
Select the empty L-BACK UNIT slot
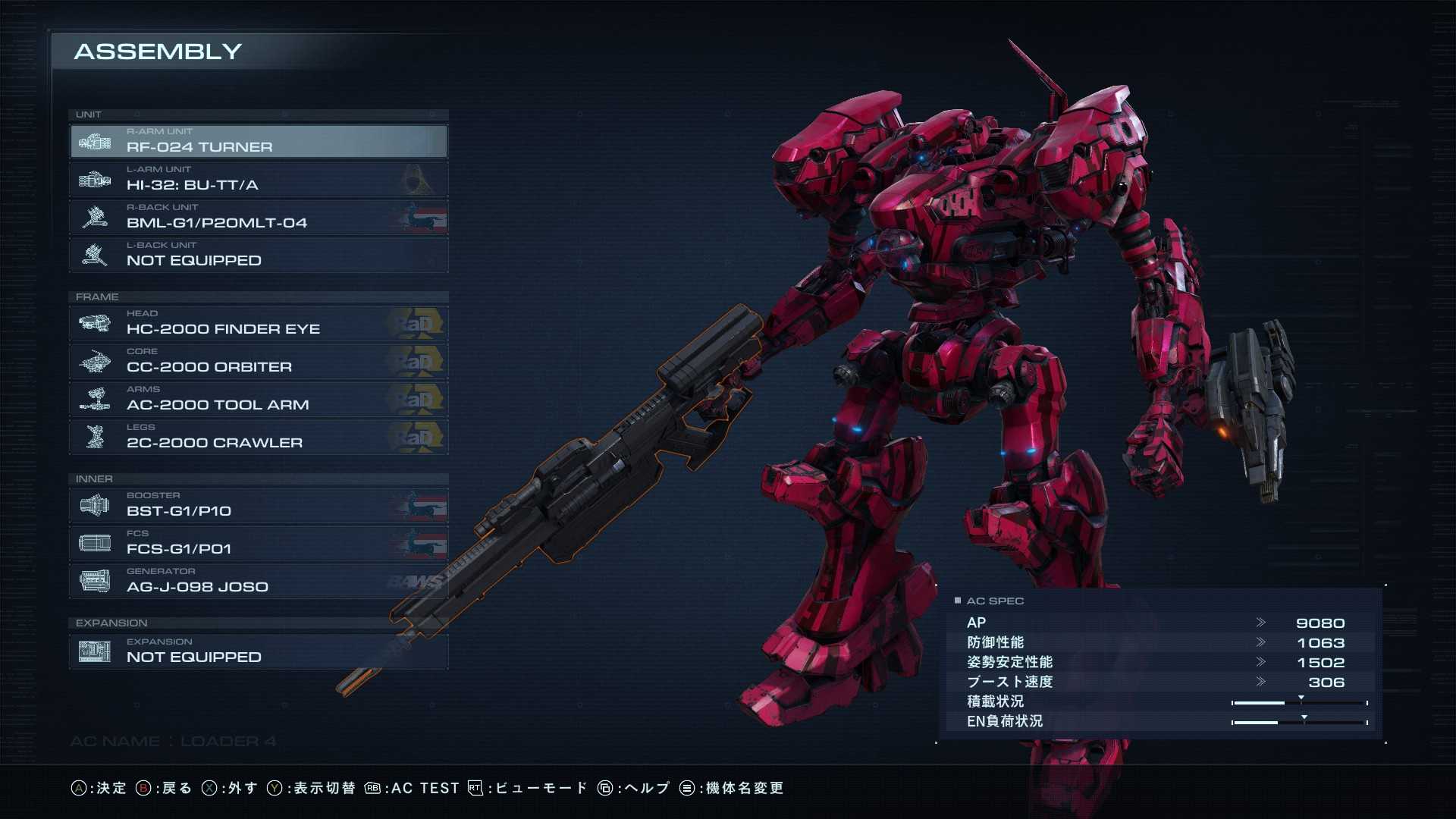(258, 256)
